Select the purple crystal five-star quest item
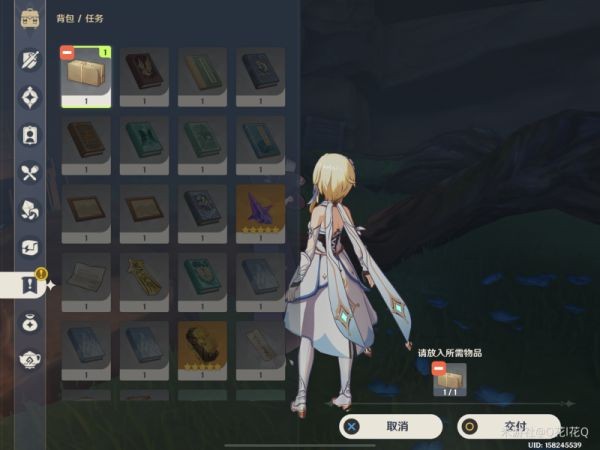Screen dimensions: 600x450 [x=260, y=208]
